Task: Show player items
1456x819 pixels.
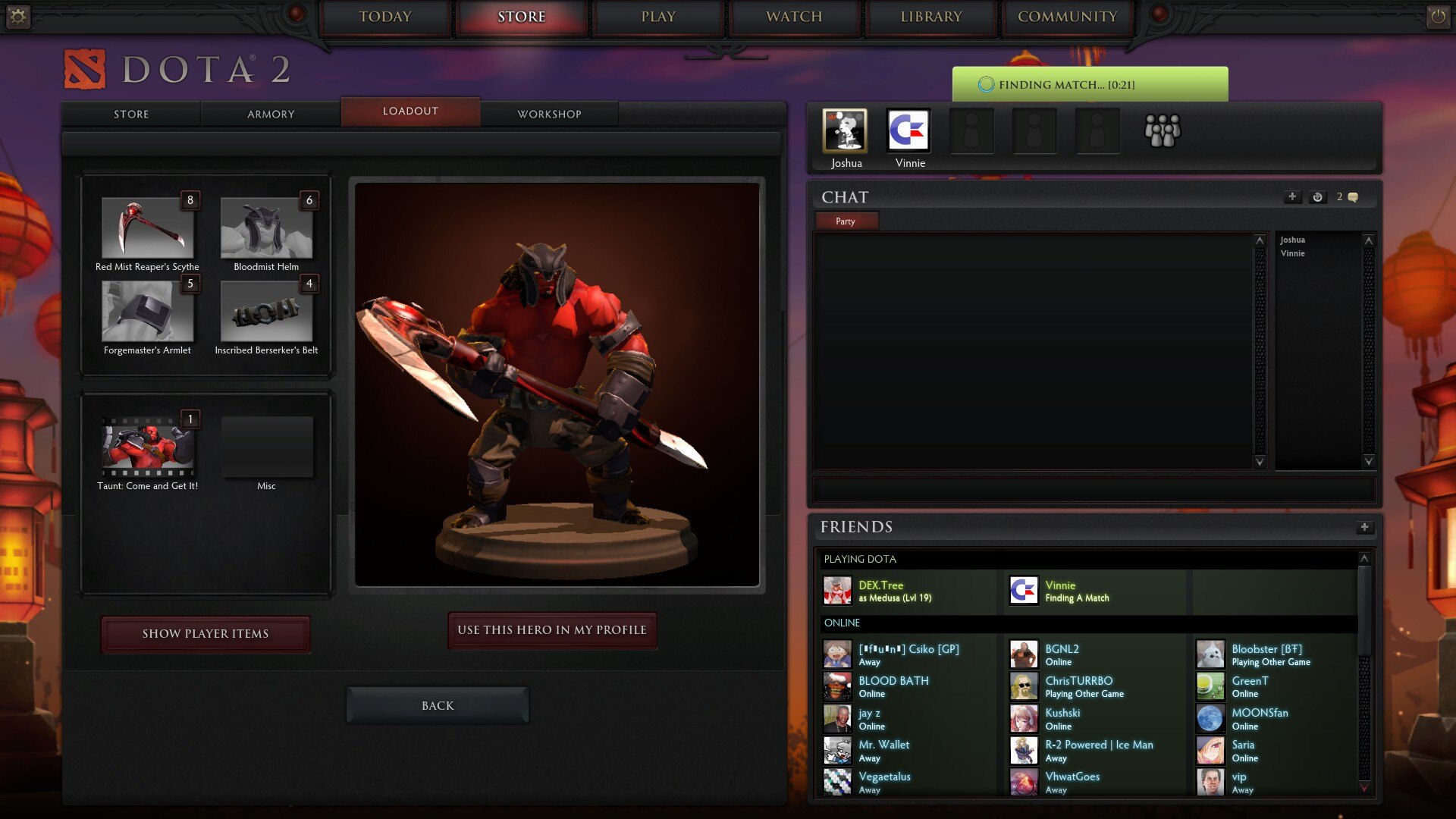Action: coord(206,634)
